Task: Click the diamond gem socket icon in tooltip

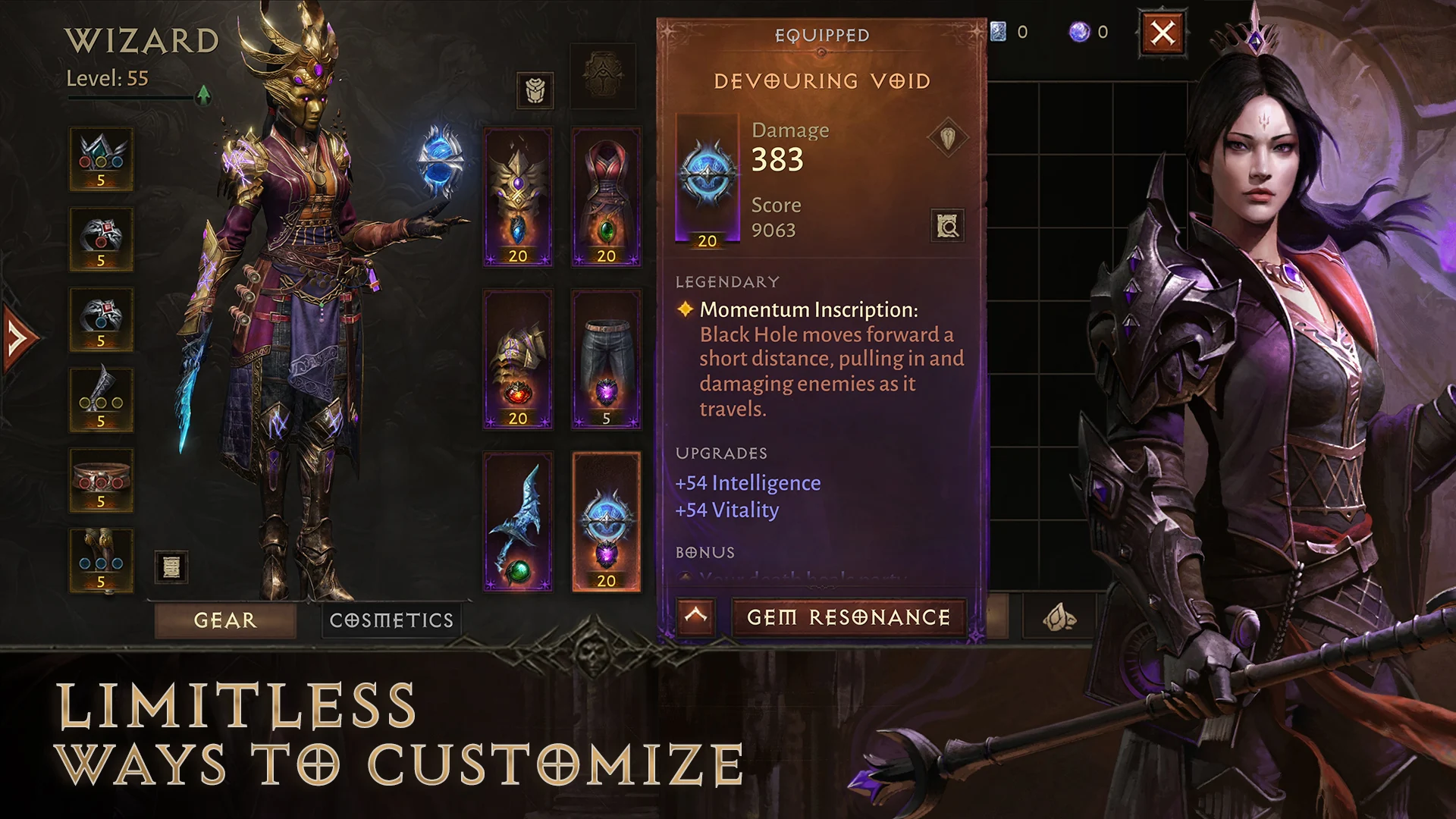Action: point(947,138)
